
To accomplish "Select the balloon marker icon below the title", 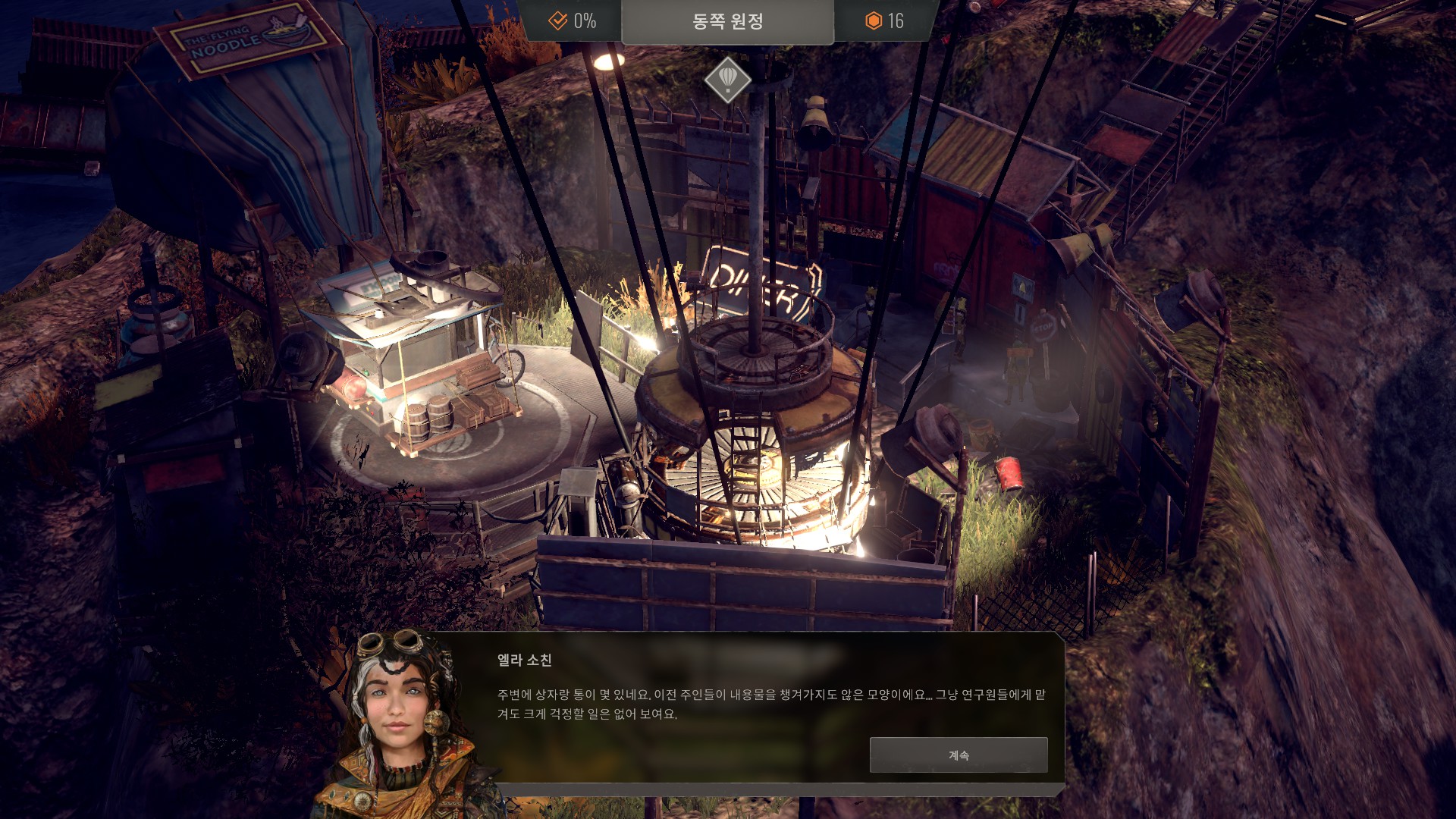I will tap(727, 79).
